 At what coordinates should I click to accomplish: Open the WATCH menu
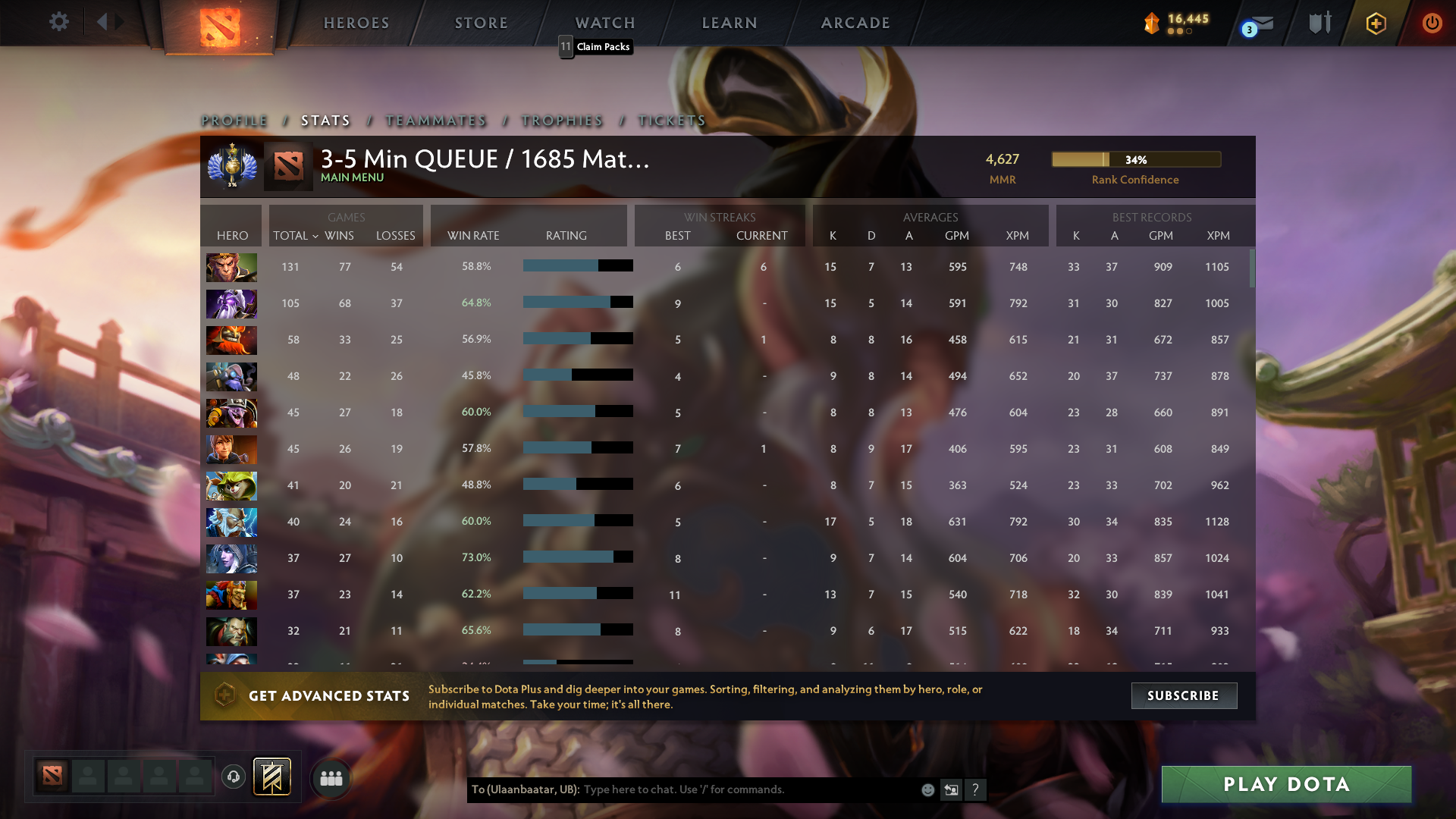click(x=604, y=23)
